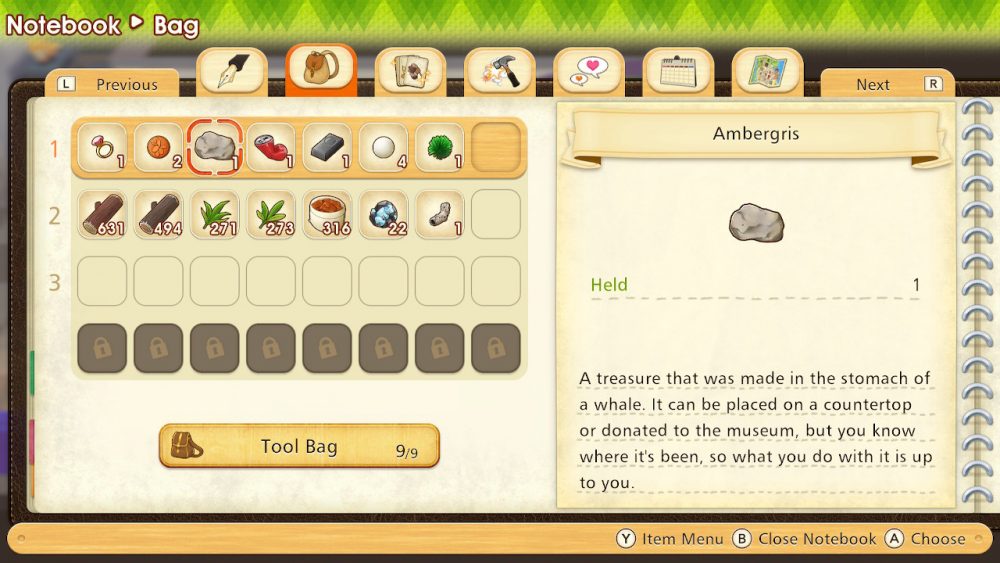Select the ring item slot
Viewport: 1000px width, 563px height.
pos(102,148)
